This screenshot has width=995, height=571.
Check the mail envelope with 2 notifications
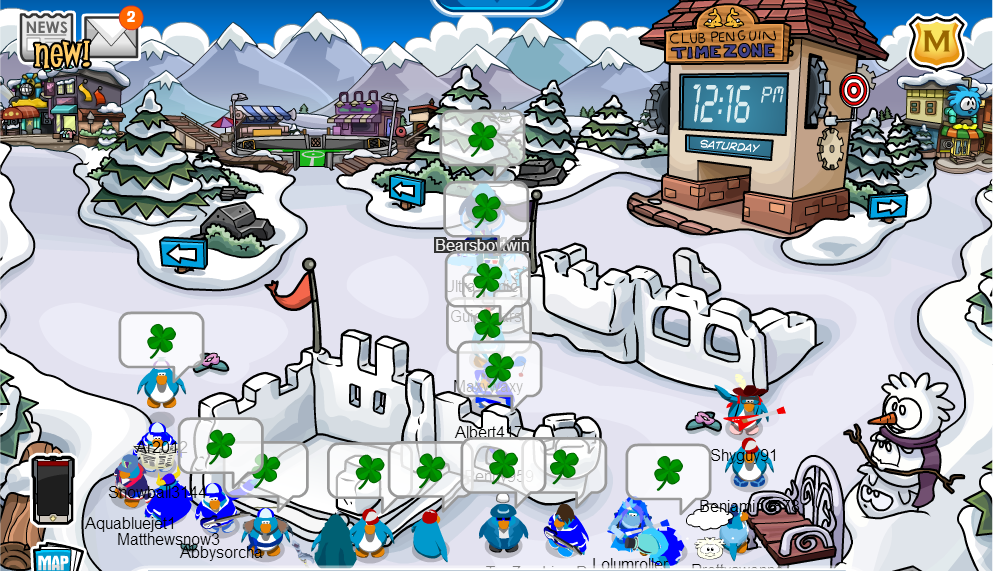click(109, 38)
